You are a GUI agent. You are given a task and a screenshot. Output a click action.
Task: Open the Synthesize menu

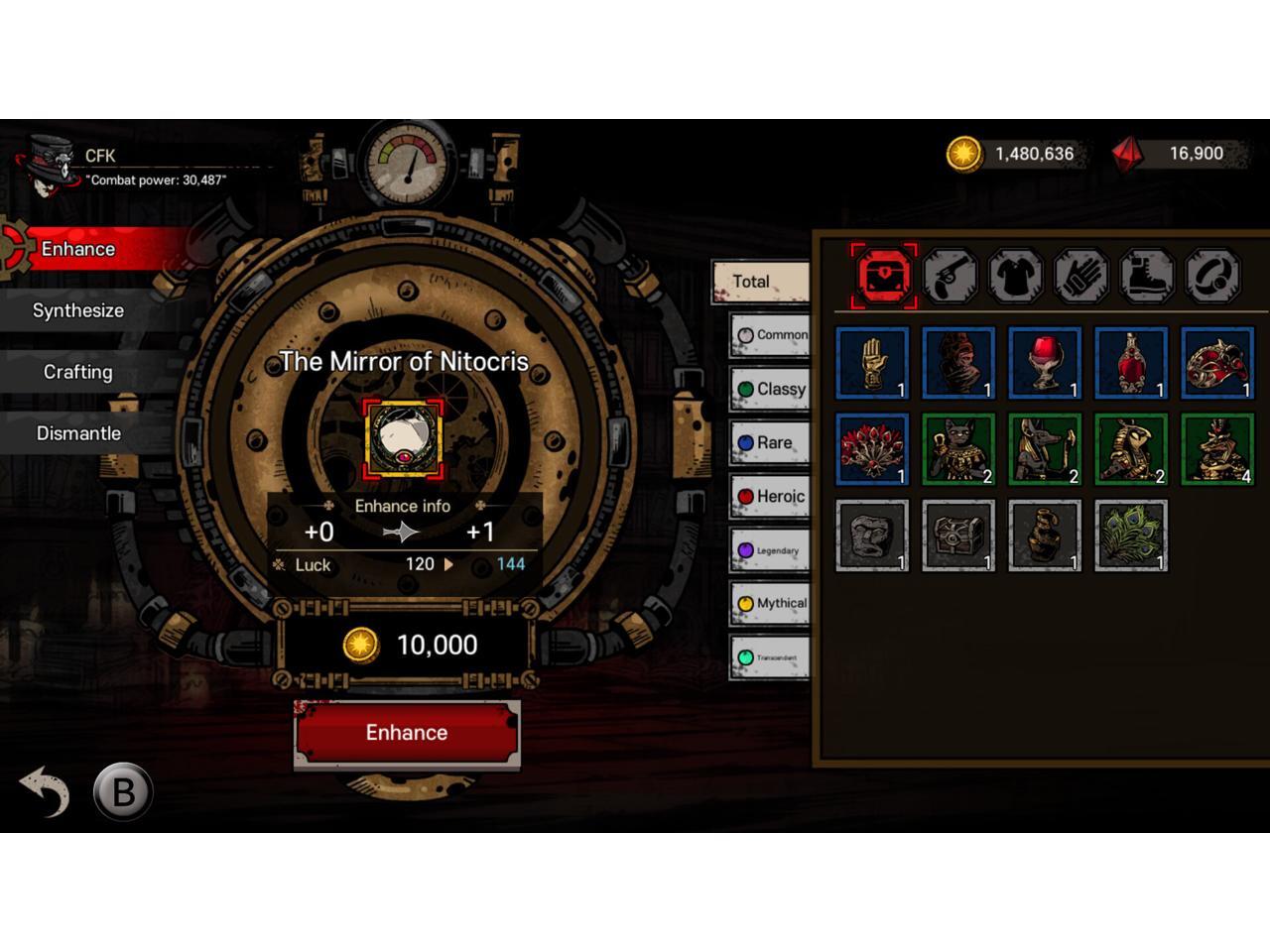(77, 310)
